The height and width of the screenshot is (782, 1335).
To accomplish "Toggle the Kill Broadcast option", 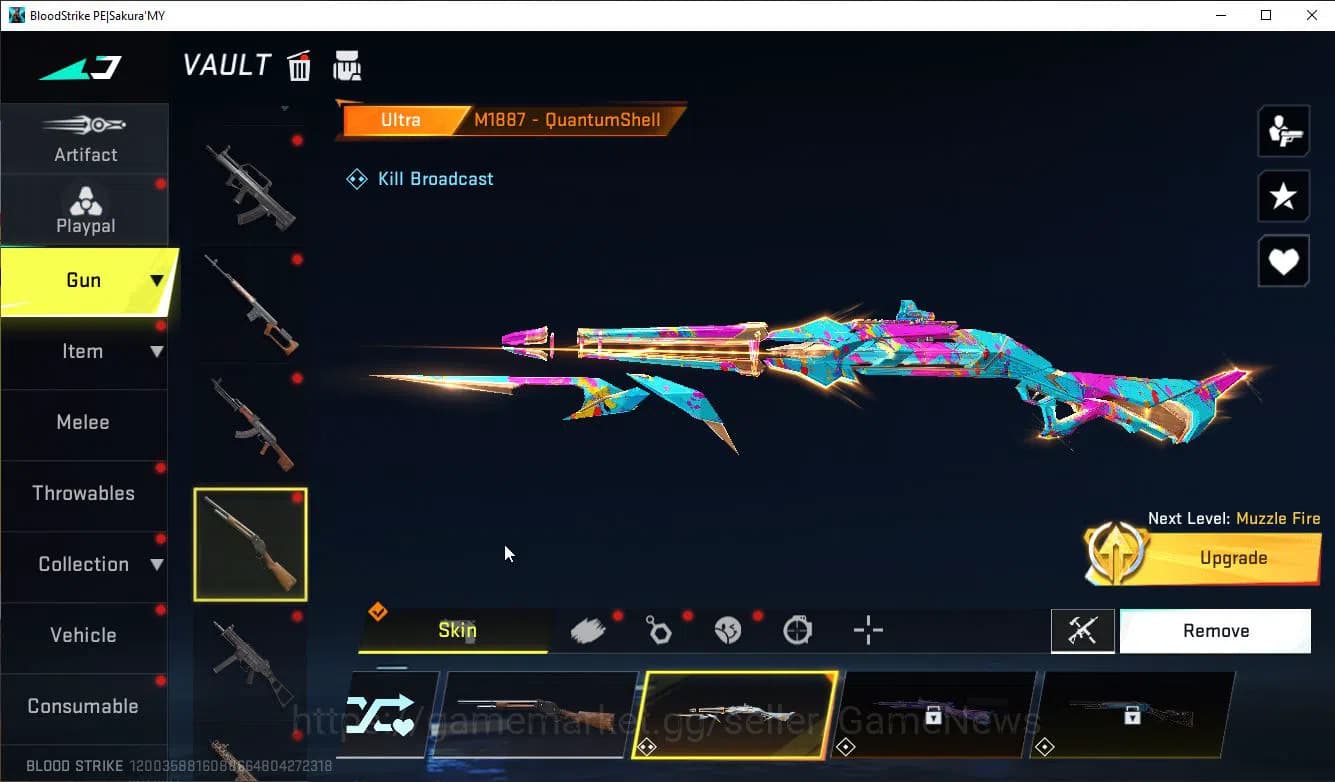I will [x=419, y=179].
